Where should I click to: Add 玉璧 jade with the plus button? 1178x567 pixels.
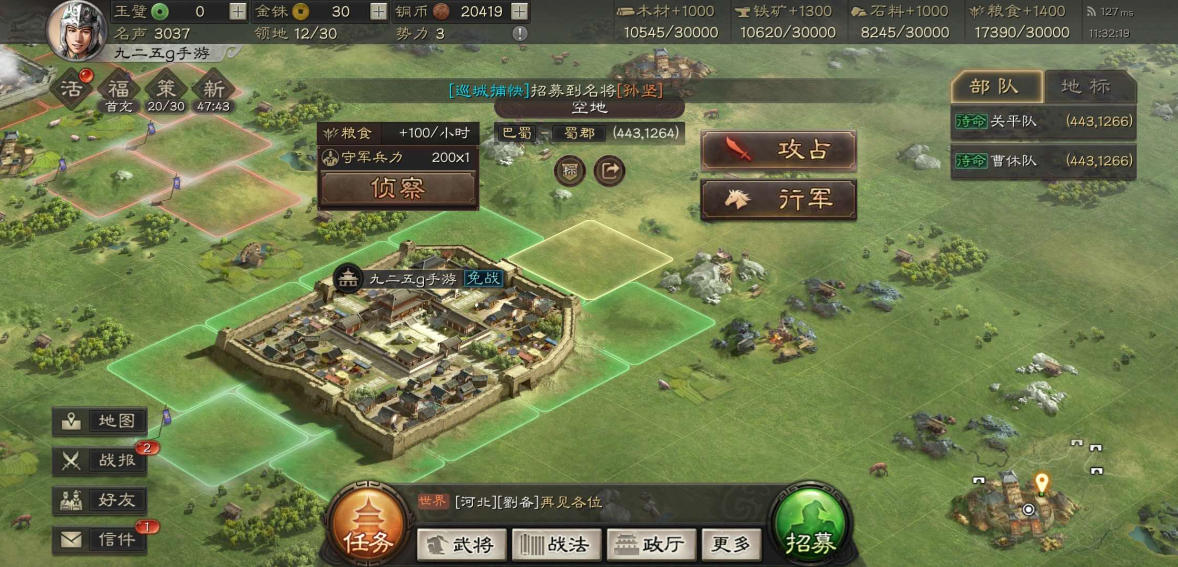(238, 12)
